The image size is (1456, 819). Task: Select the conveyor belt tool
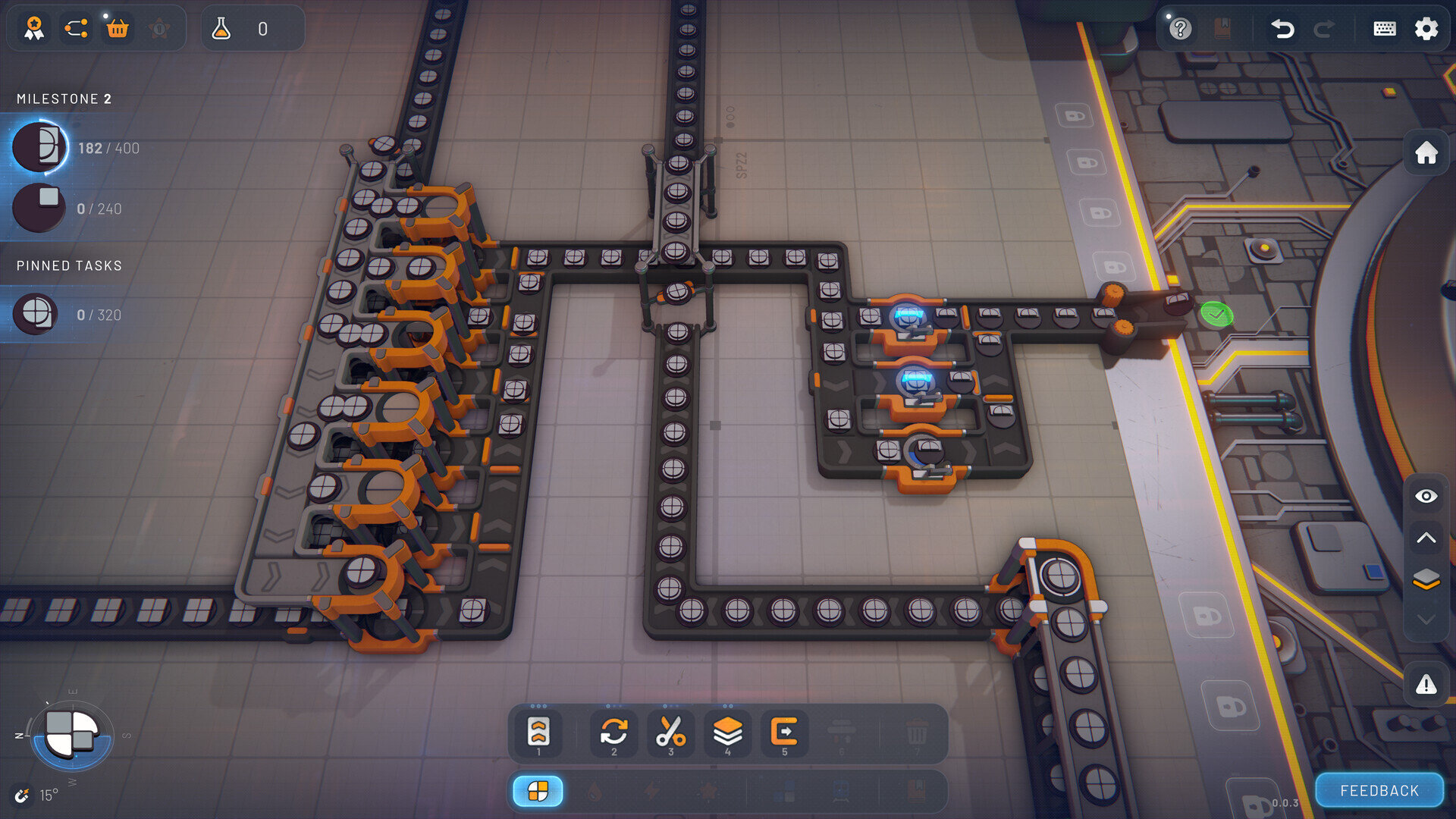coord(538,733)
